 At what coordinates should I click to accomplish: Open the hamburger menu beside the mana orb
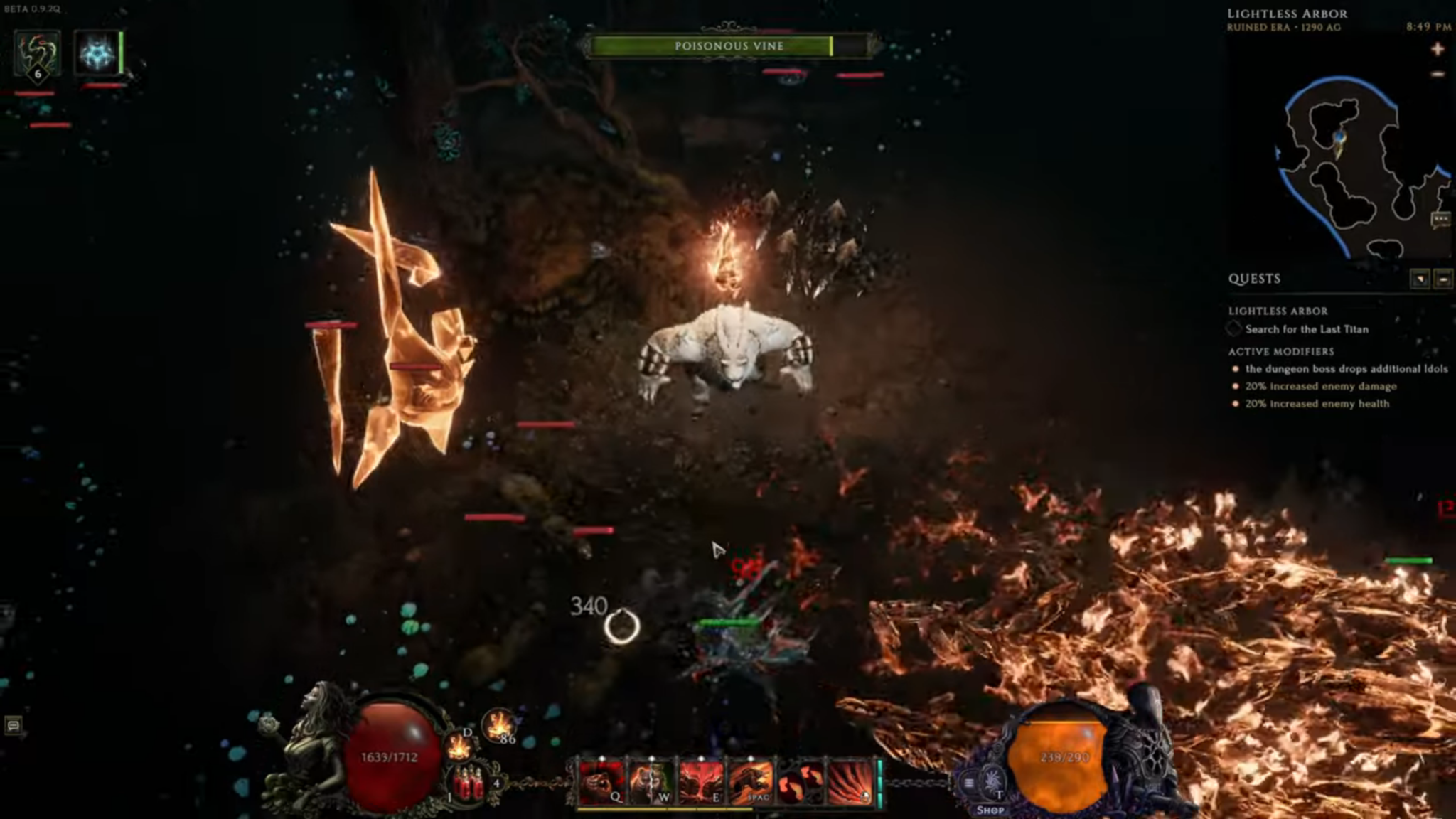pos(968,783)
